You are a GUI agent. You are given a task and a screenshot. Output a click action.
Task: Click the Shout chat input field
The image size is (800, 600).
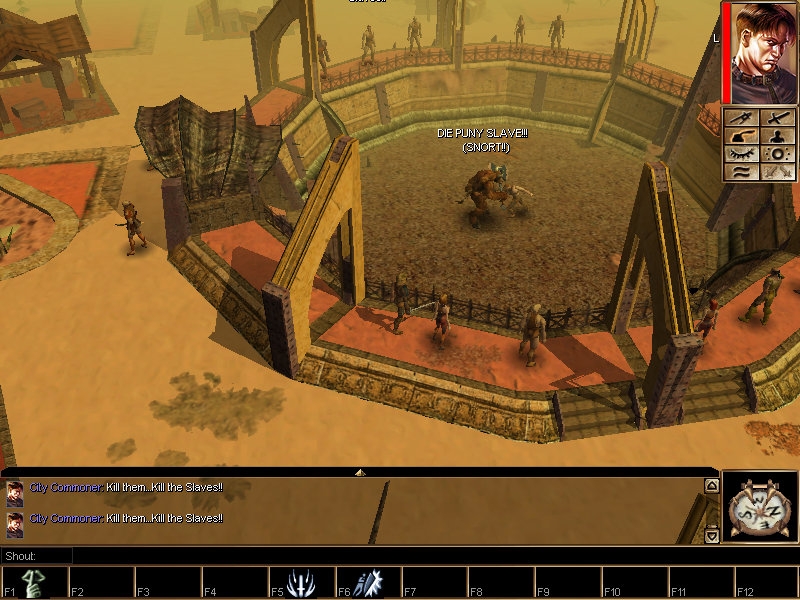click(390, 556)
